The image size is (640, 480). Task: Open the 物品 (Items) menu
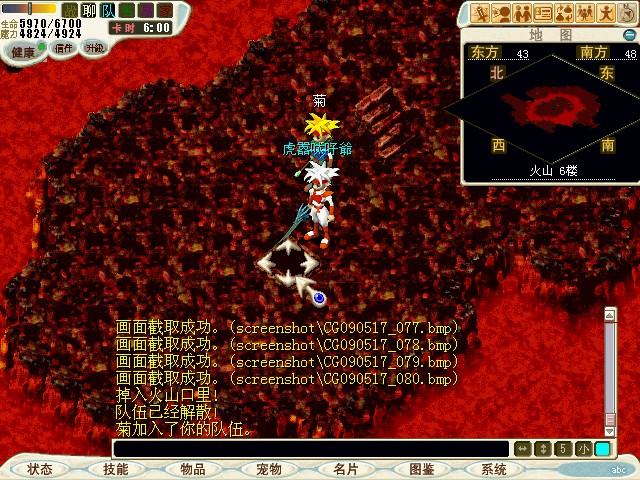click(x=193, y=469)
